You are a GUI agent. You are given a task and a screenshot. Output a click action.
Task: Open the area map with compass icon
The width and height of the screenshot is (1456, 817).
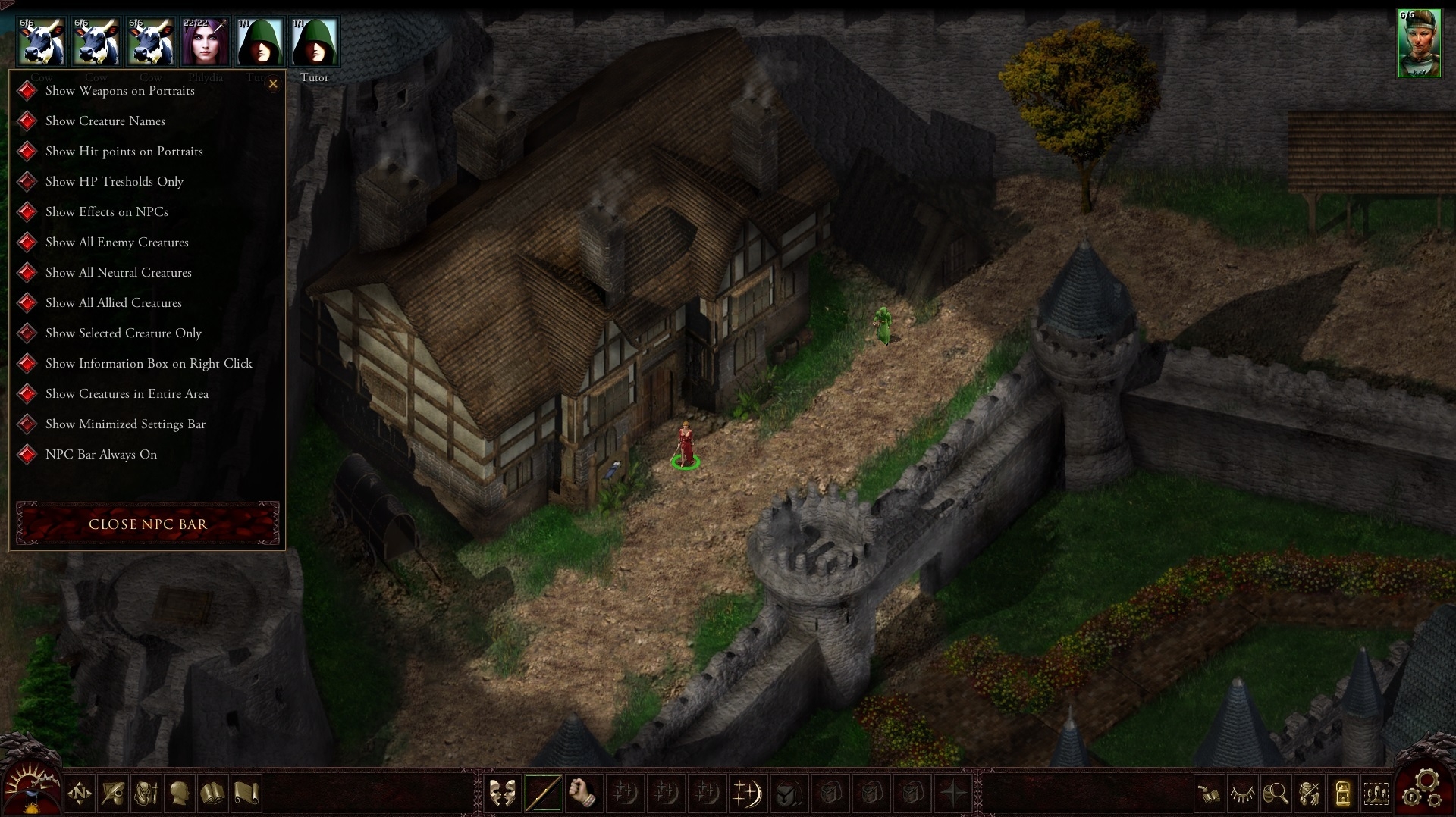(80, 794)
